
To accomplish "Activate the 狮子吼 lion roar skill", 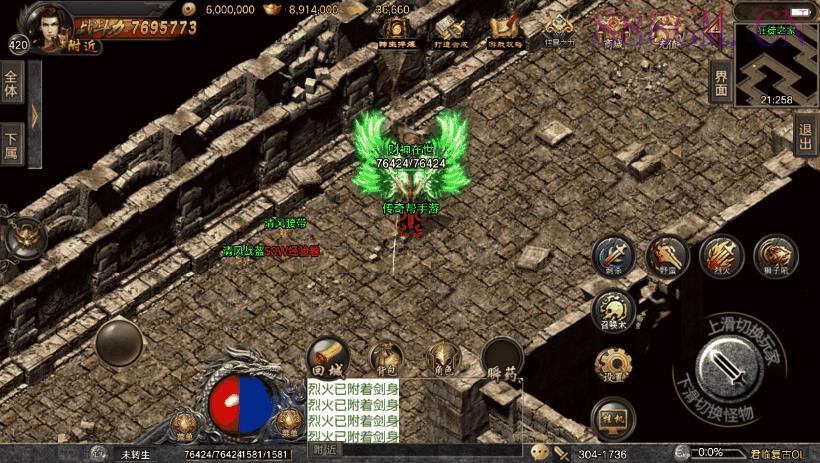I will click(774, 255).
